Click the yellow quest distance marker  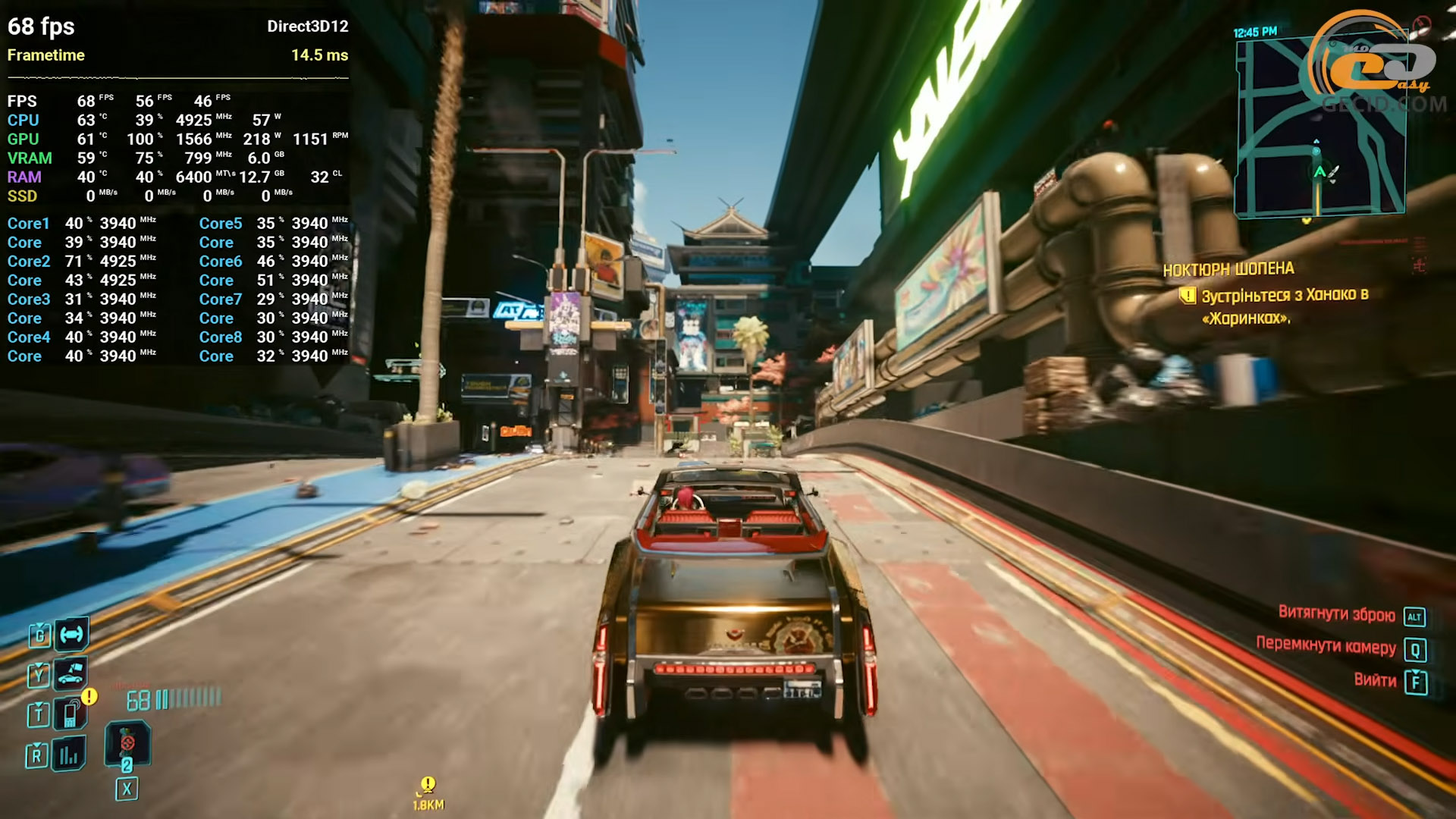[x=428, y=792]
